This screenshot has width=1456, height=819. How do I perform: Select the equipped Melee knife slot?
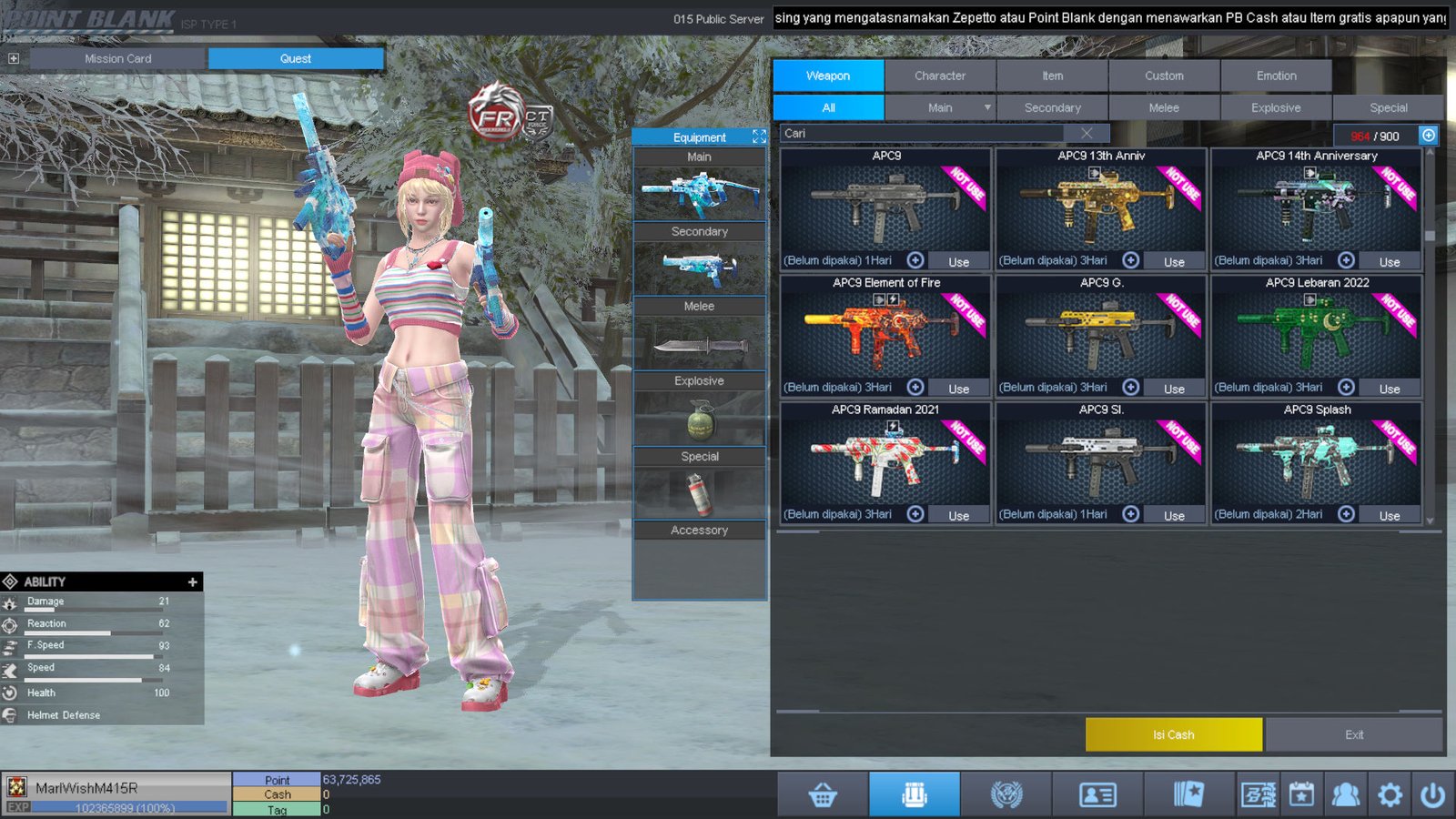click(700, 344)
